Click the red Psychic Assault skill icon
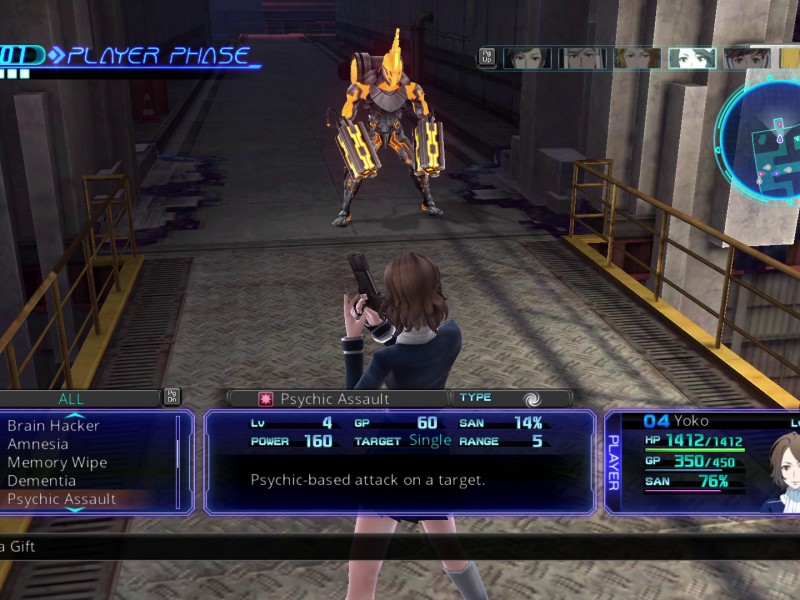The width and height of the screenshot is (800, 600). [x=266, y=399]
